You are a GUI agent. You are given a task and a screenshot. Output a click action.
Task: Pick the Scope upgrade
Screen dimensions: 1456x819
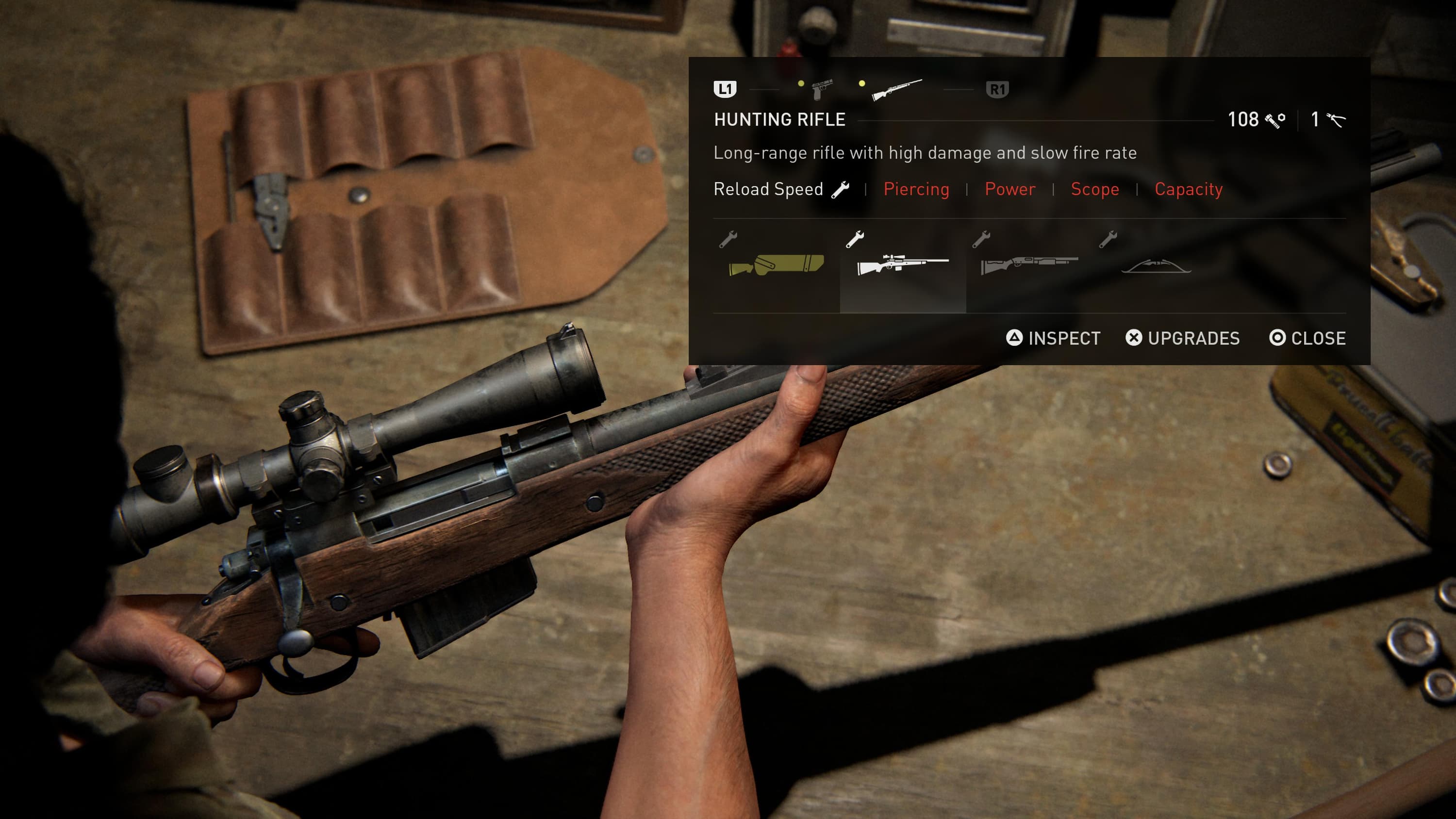coord(1095,189)
